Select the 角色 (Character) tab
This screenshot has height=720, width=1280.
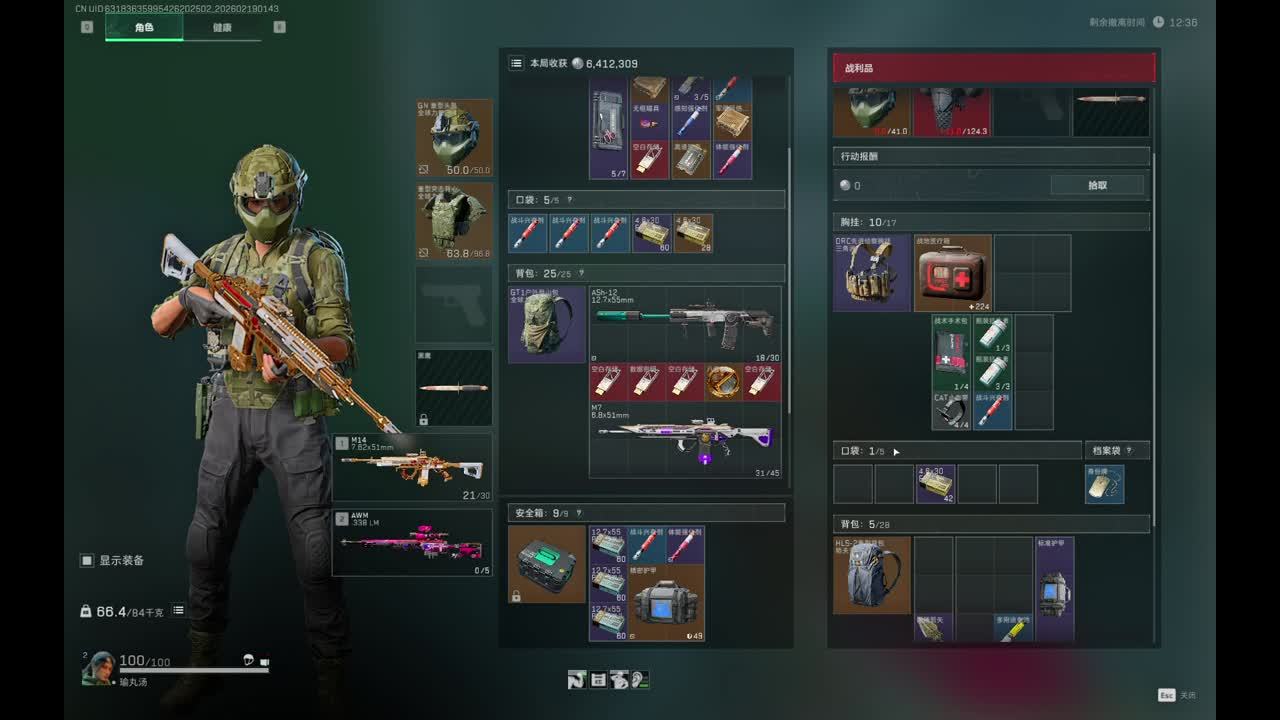[144, 28]
